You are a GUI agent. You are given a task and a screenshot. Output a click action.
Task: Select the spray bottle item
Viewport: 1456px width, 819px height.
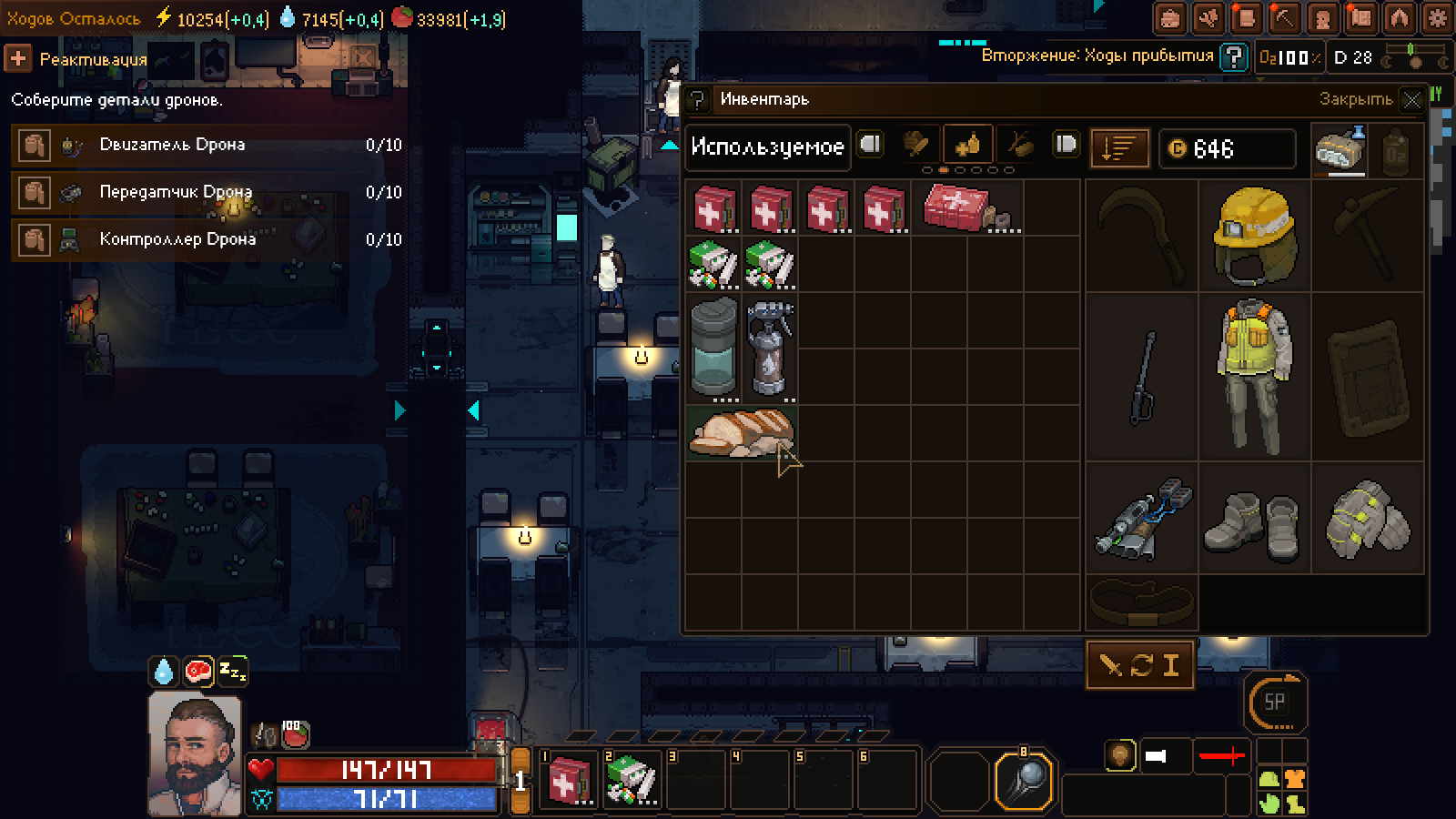tap(770, 349)
